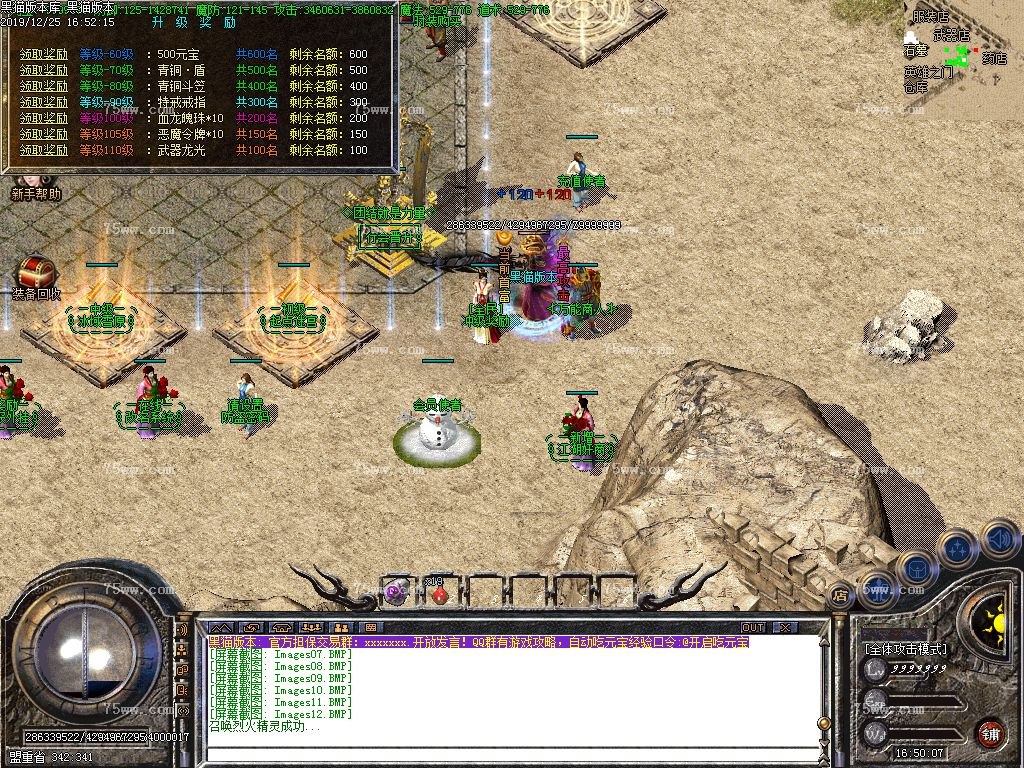This screenshot has height=768, width=1024.
Task: Open the bag button with the armor icon
Action: pyautogui.click(x=915, y=567)
